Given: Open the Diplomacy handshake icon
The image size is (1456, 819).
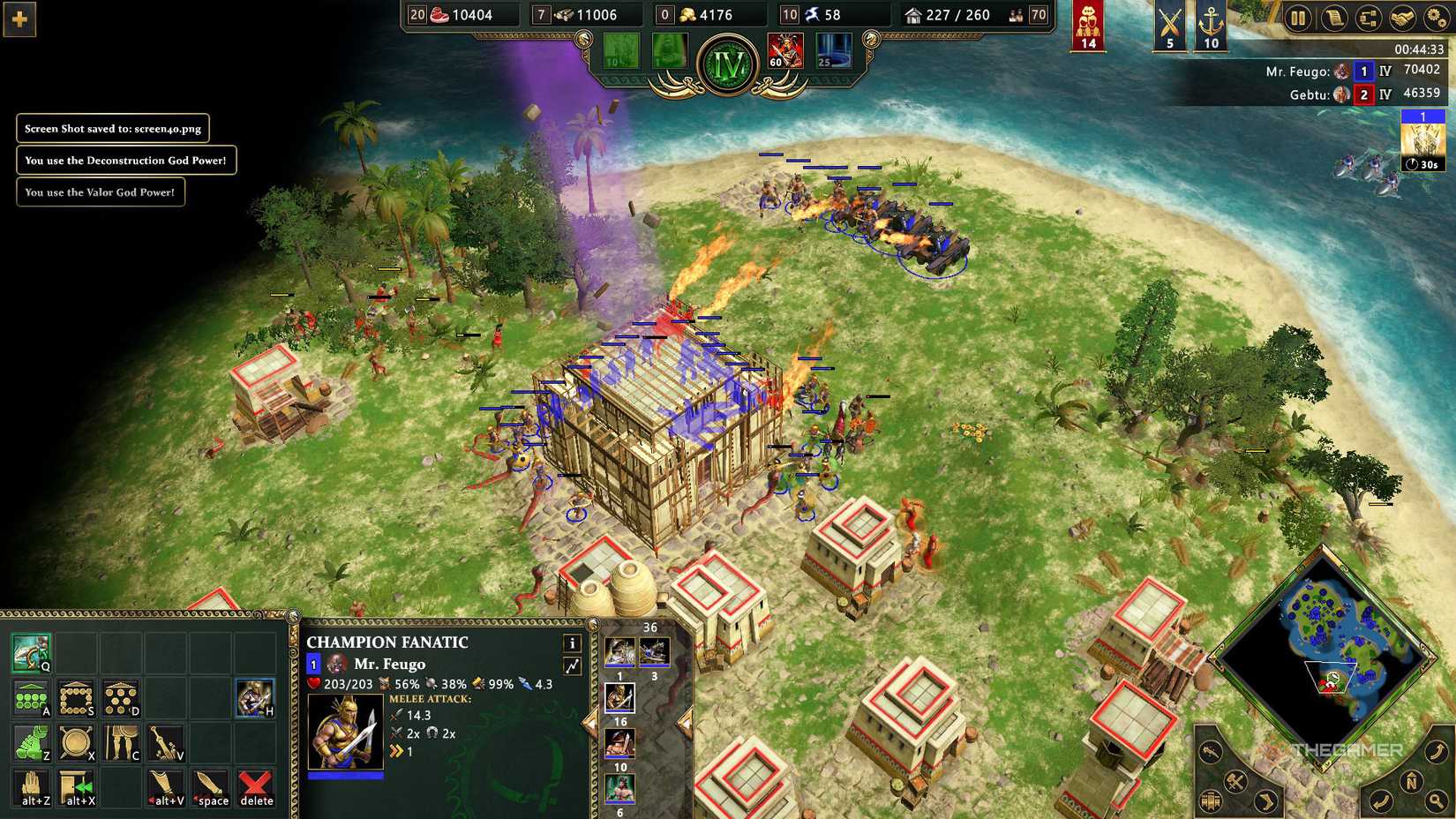Looking at the screenshot, I should [x=1402, y=19].
